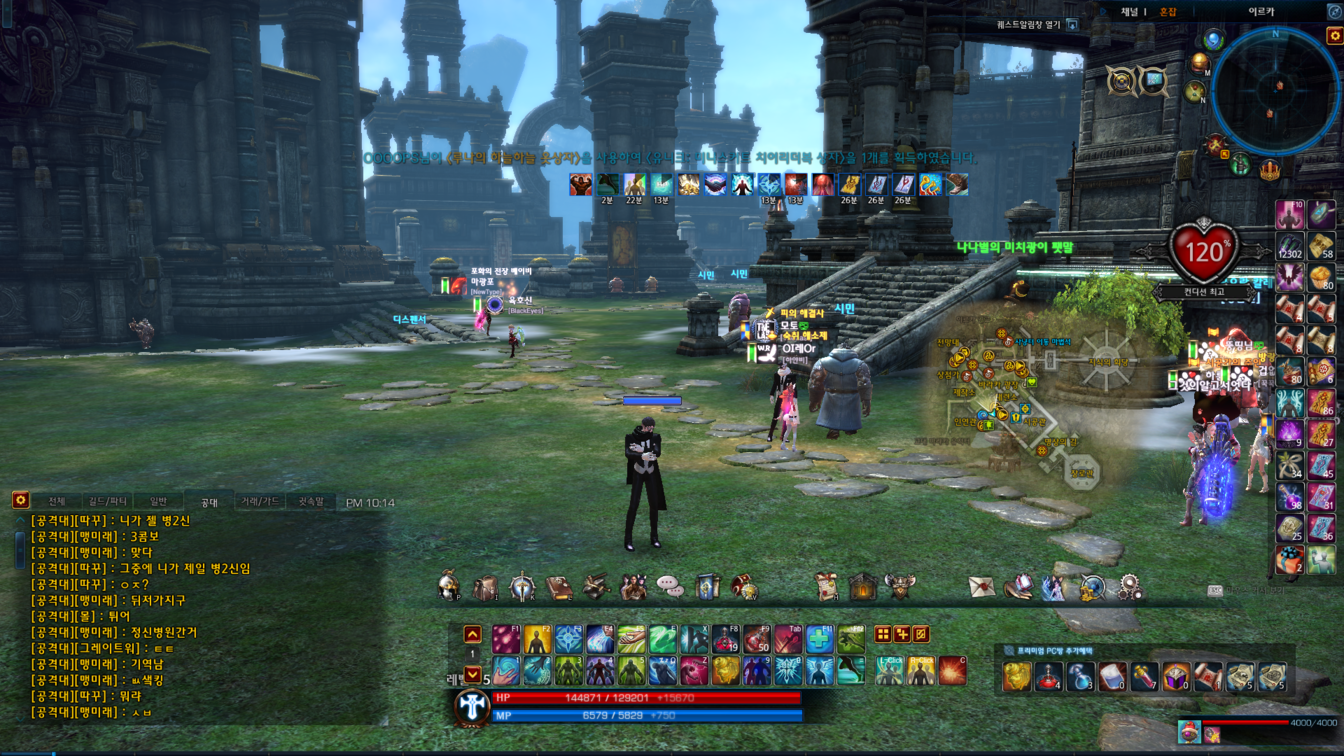Open the 일반 chat tab
This screenshot has width=1344, height=756.
point(158,501)
